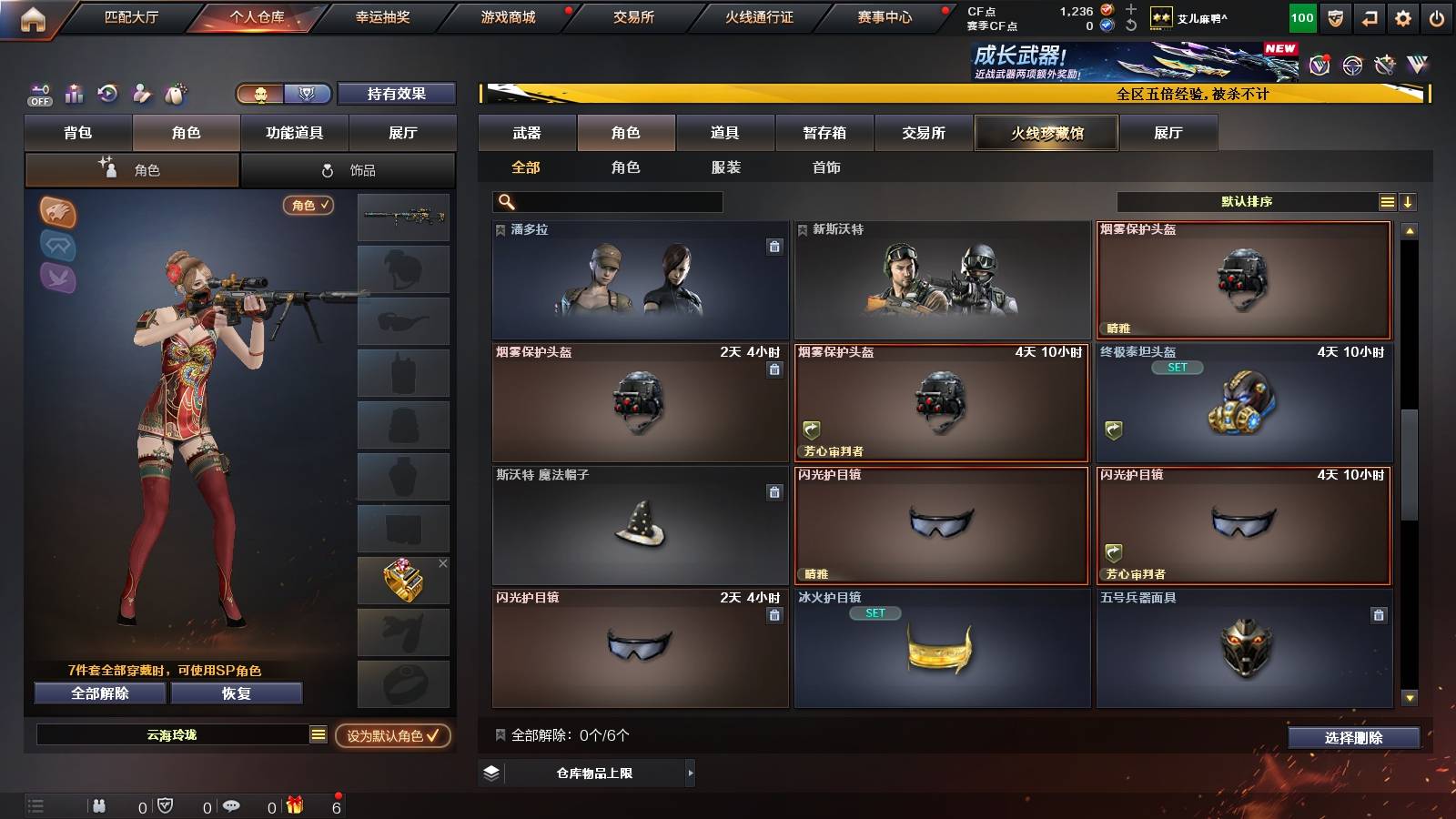Viewport: 1456px width, 819px height.
Task: Click the 选择删除 button
Action: 1353,737
